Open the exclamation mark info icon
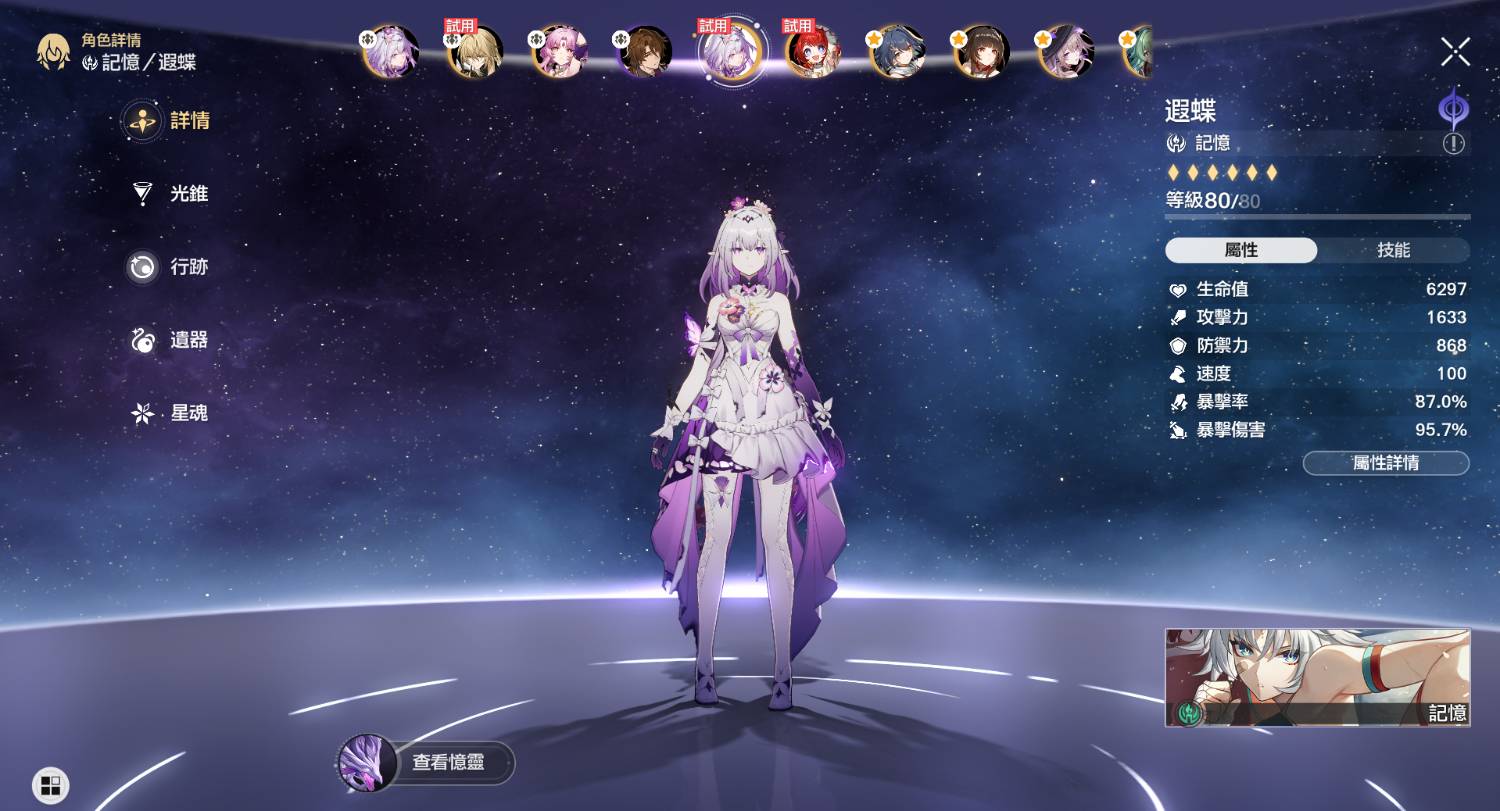Image resolution: width=1500 pixels, height=811 pixels. point(1453,143)
